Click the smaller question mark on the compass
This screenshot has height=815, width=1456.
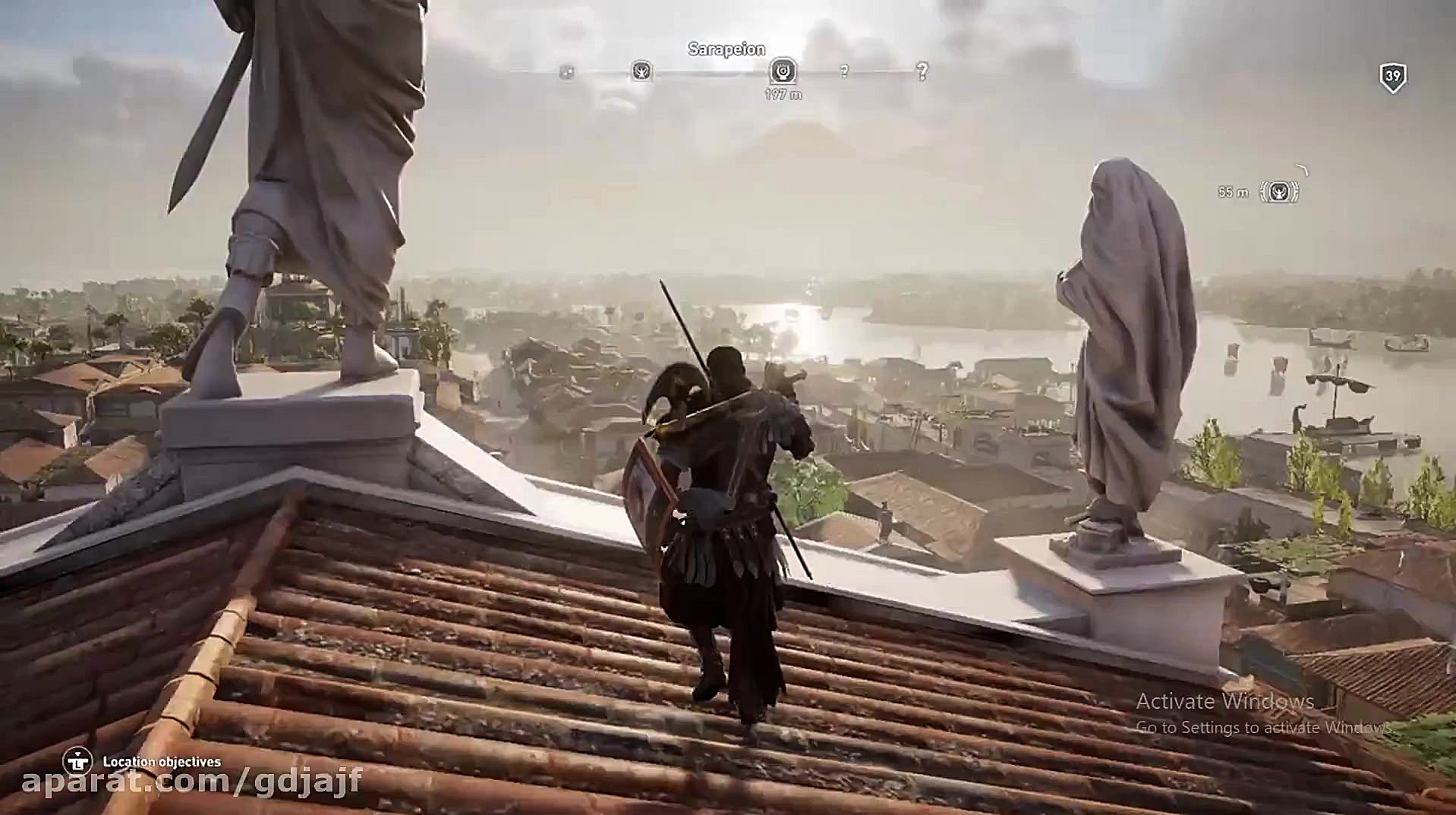[844, 72]
